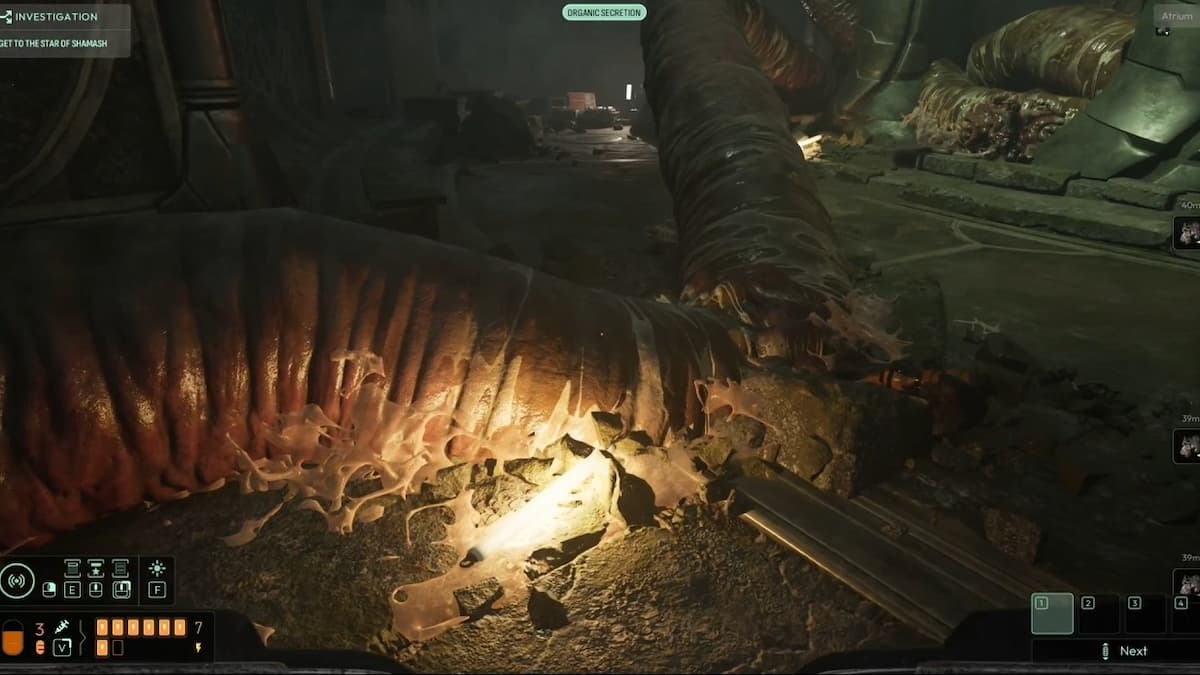Switch to quick slot 3

coord(1144,614)
